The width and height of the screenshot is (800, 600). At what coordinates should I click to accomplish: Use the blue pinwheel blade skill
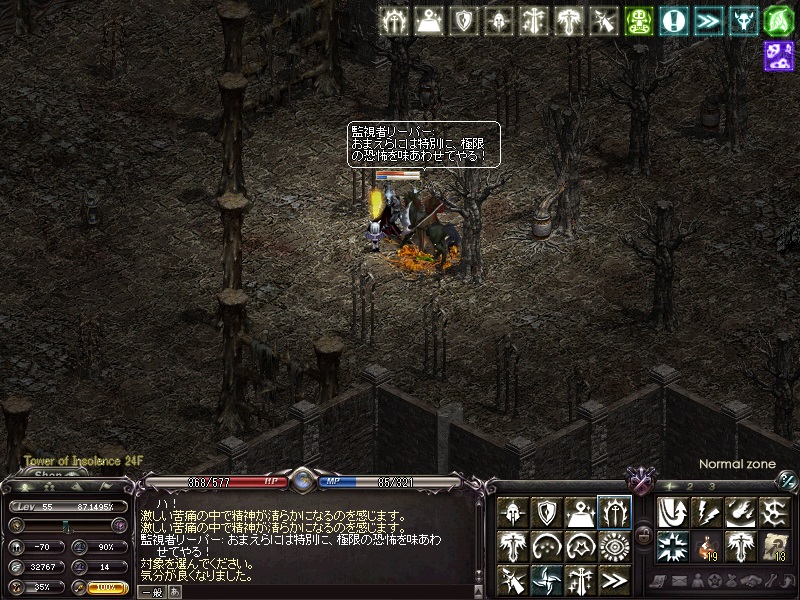point(547,579)
